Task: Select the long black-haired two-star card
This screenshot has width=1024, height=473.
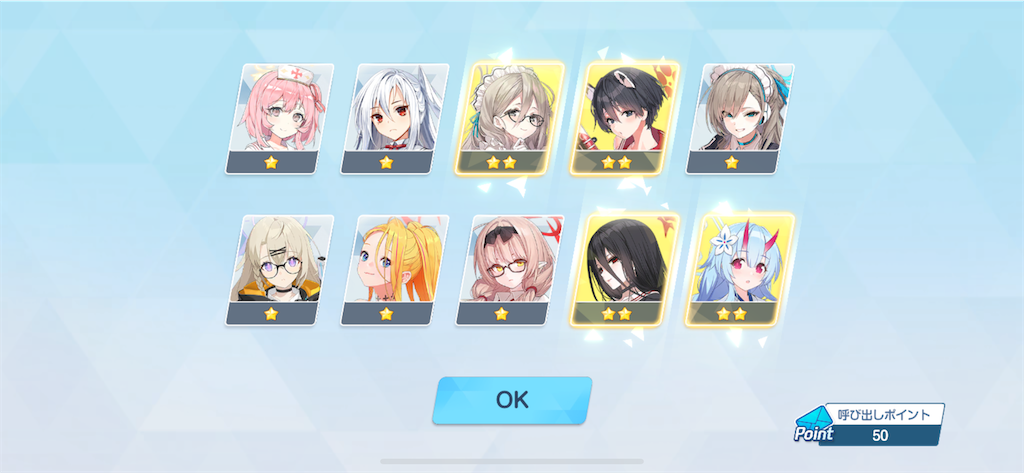Action: point(620,270)
